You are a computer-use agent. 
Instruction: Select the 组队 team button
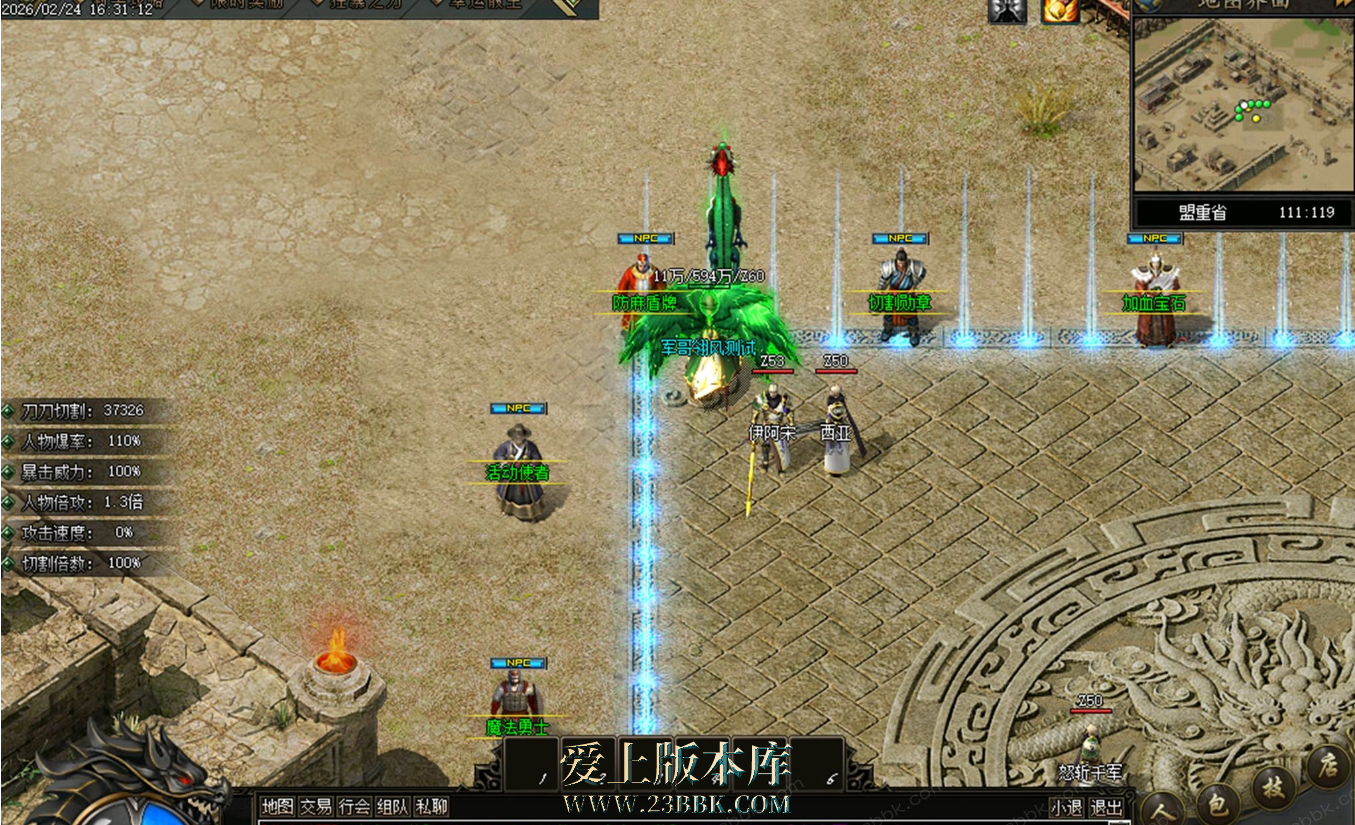pyautogui.click(x=392, y=807)
